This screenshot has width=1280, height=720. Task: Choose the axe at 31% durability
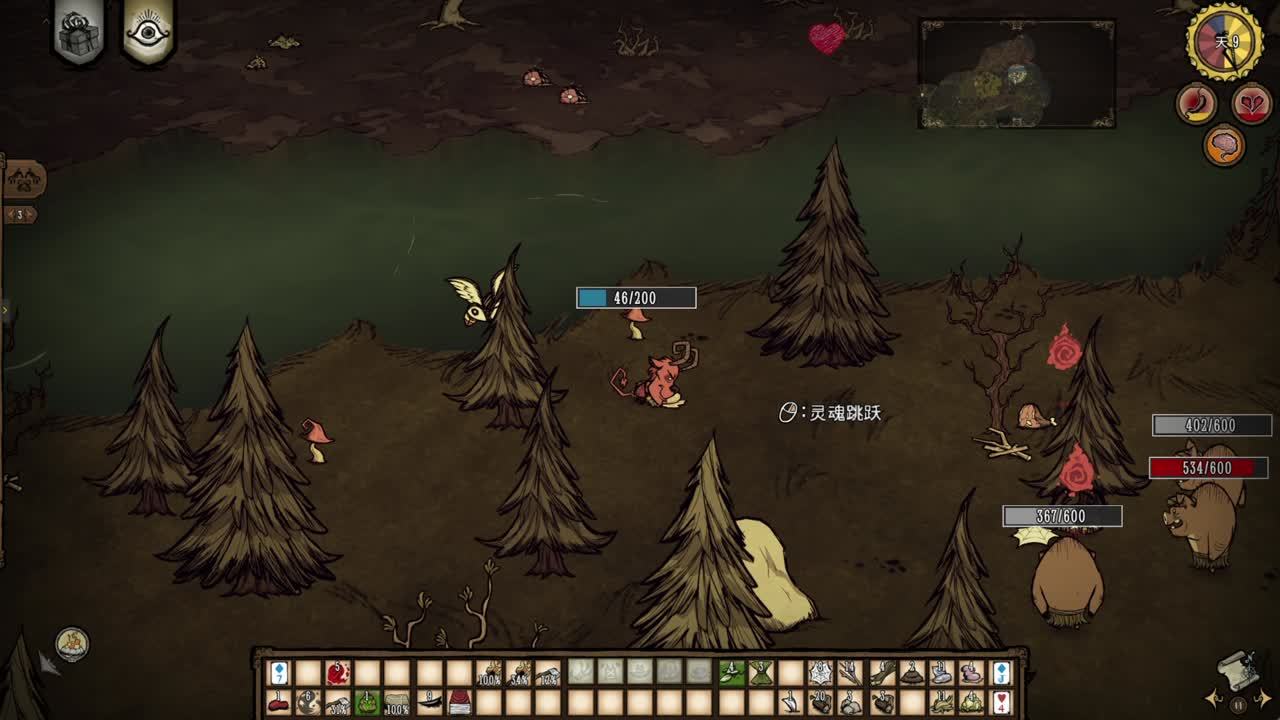[338, 703]
